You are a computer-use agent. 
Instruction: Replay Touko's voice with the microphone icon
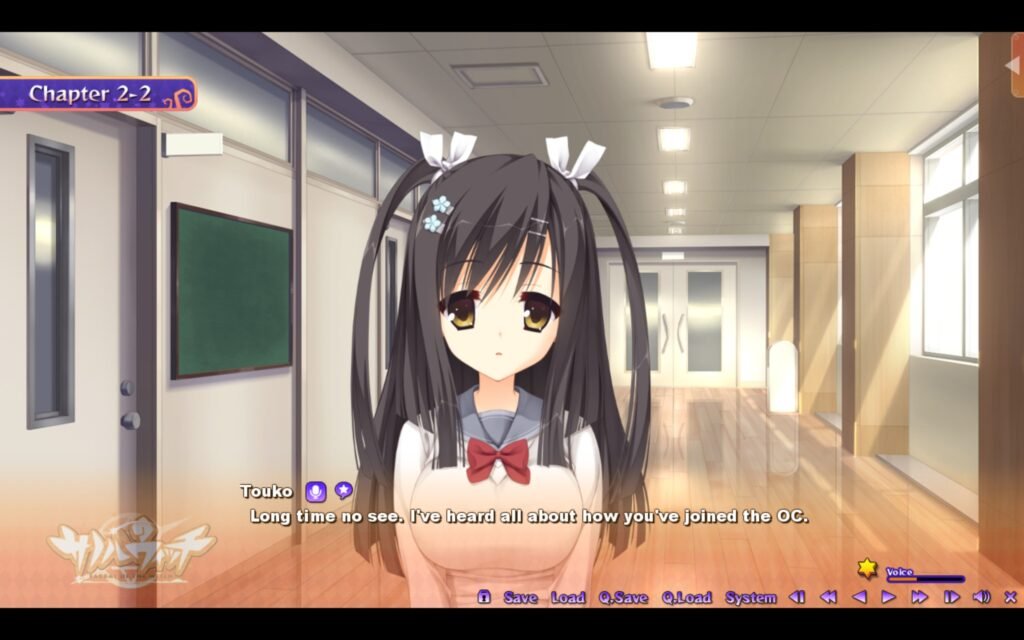(315, 491)
